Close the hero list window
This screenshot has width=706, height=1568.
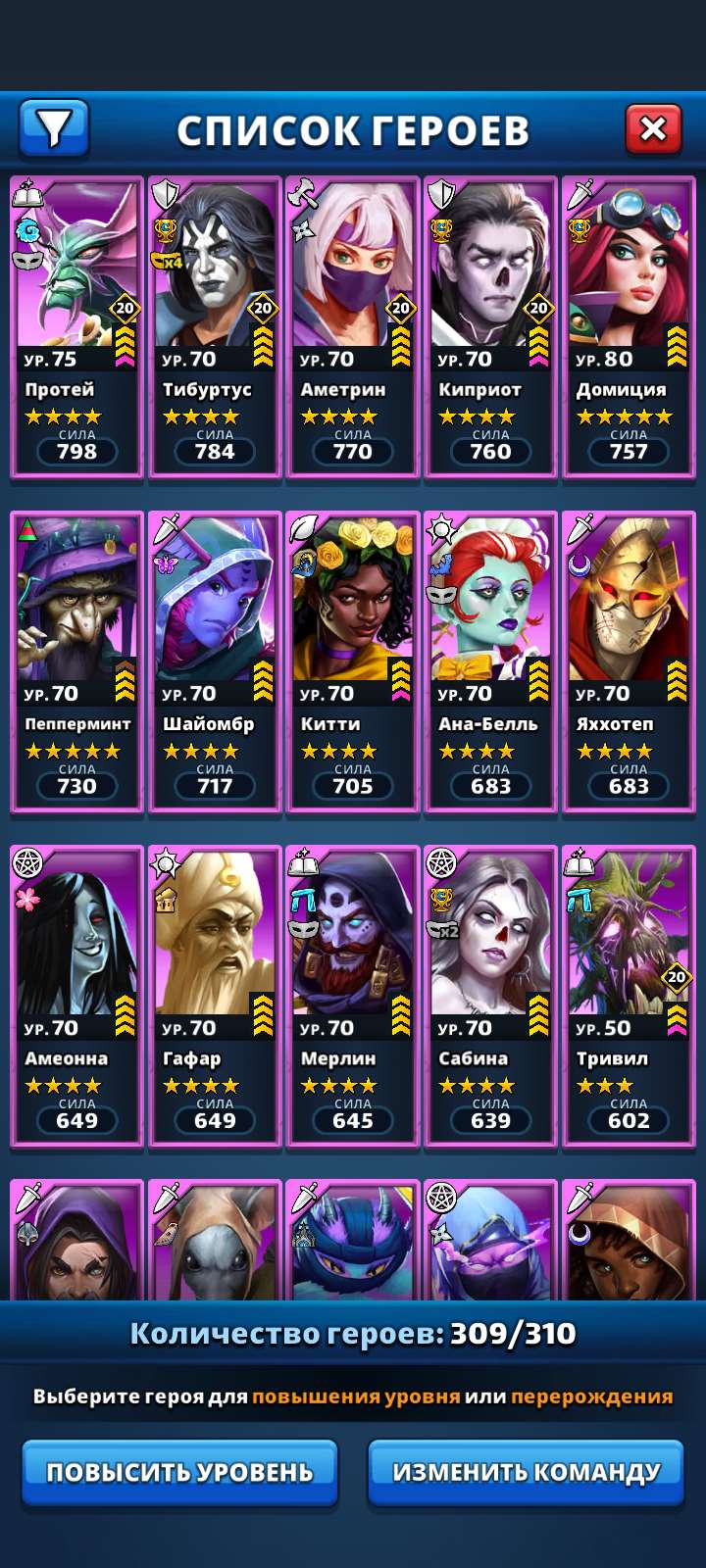coord(653,128)
